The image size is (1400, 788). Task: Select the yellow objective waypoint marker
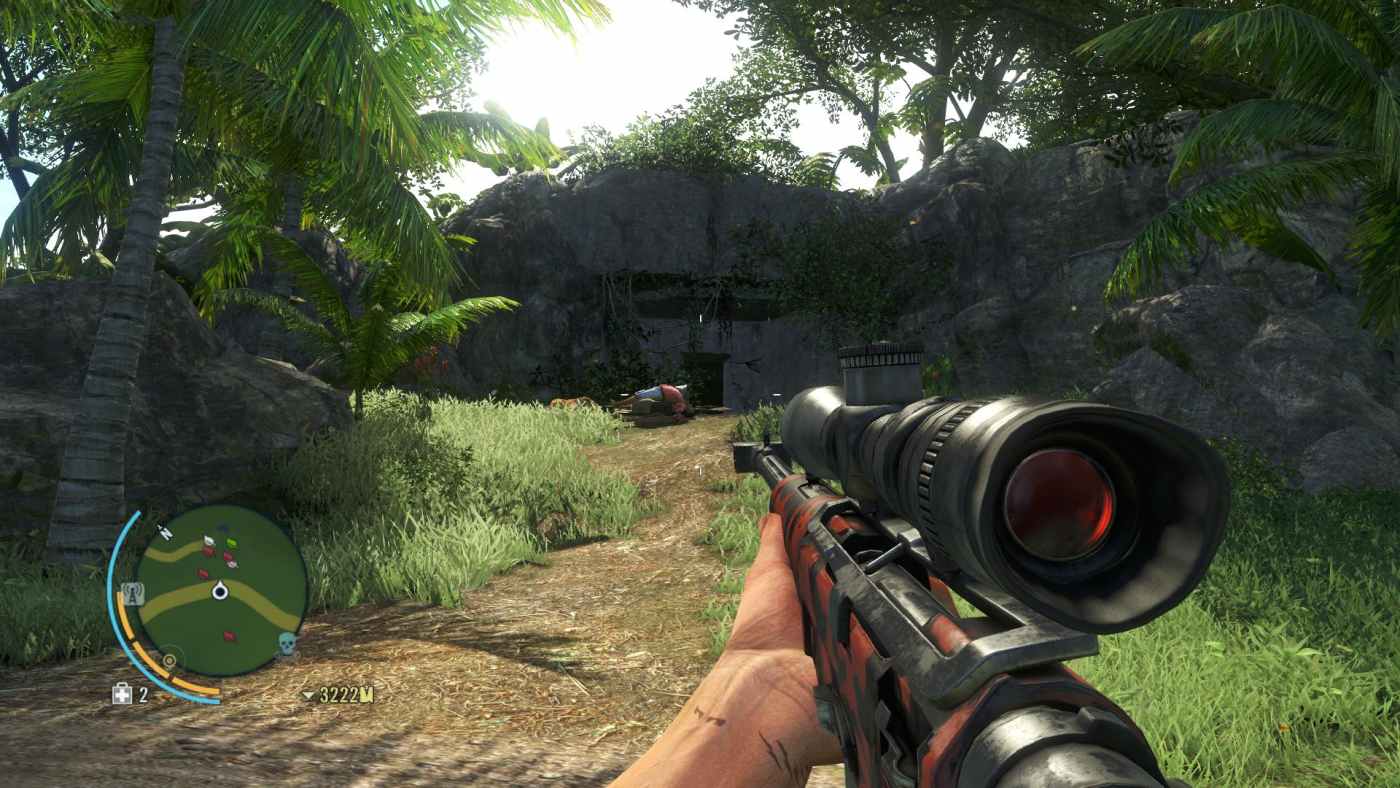(169, 661)
